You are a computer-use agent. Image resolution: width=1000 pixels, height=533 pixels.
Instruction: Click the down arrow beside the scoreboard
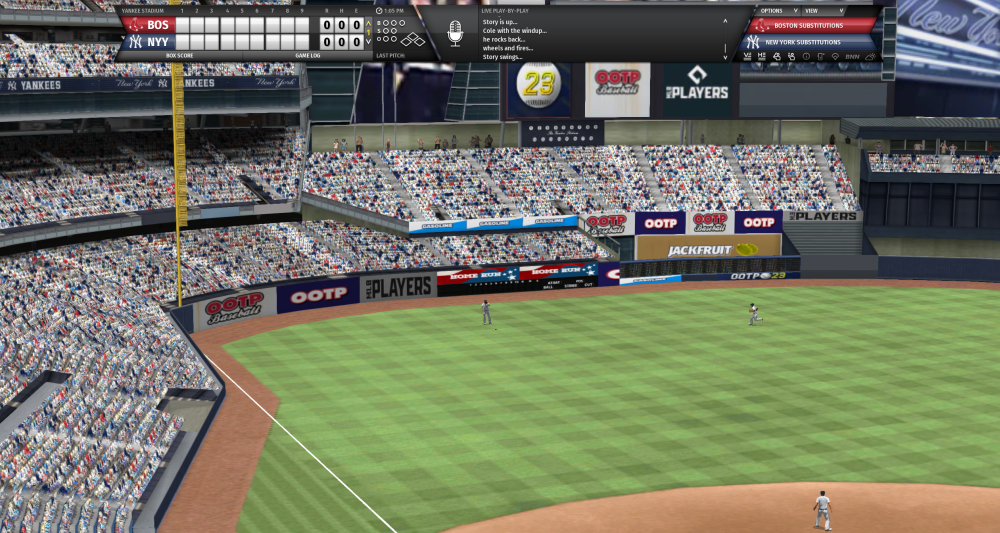(368, 42)
